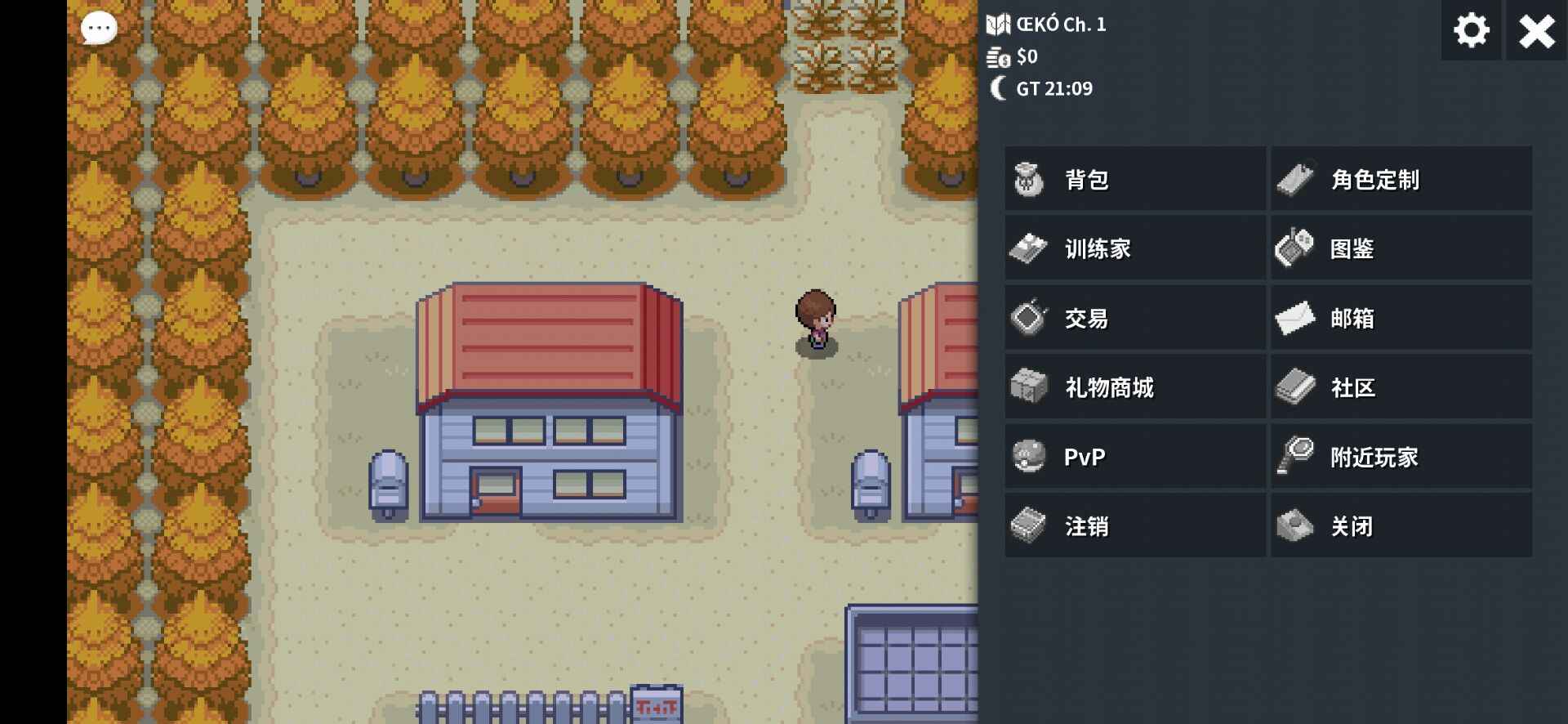Image resolution: width=1568 pixels, height=724 pixels.
Task: Open the 礼物商城 gift shop icon
Action: (1030, 387)
